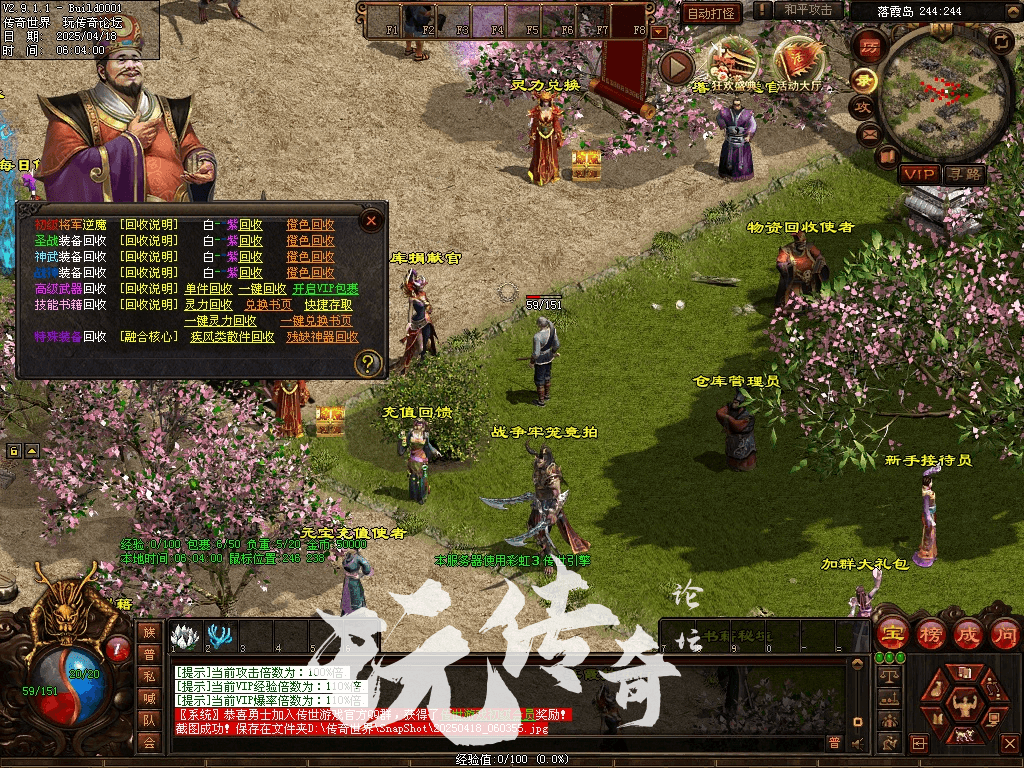This screenshot has height=768, width=1024.
Task: Select 一键灵力回收 option
Action: 220,321
